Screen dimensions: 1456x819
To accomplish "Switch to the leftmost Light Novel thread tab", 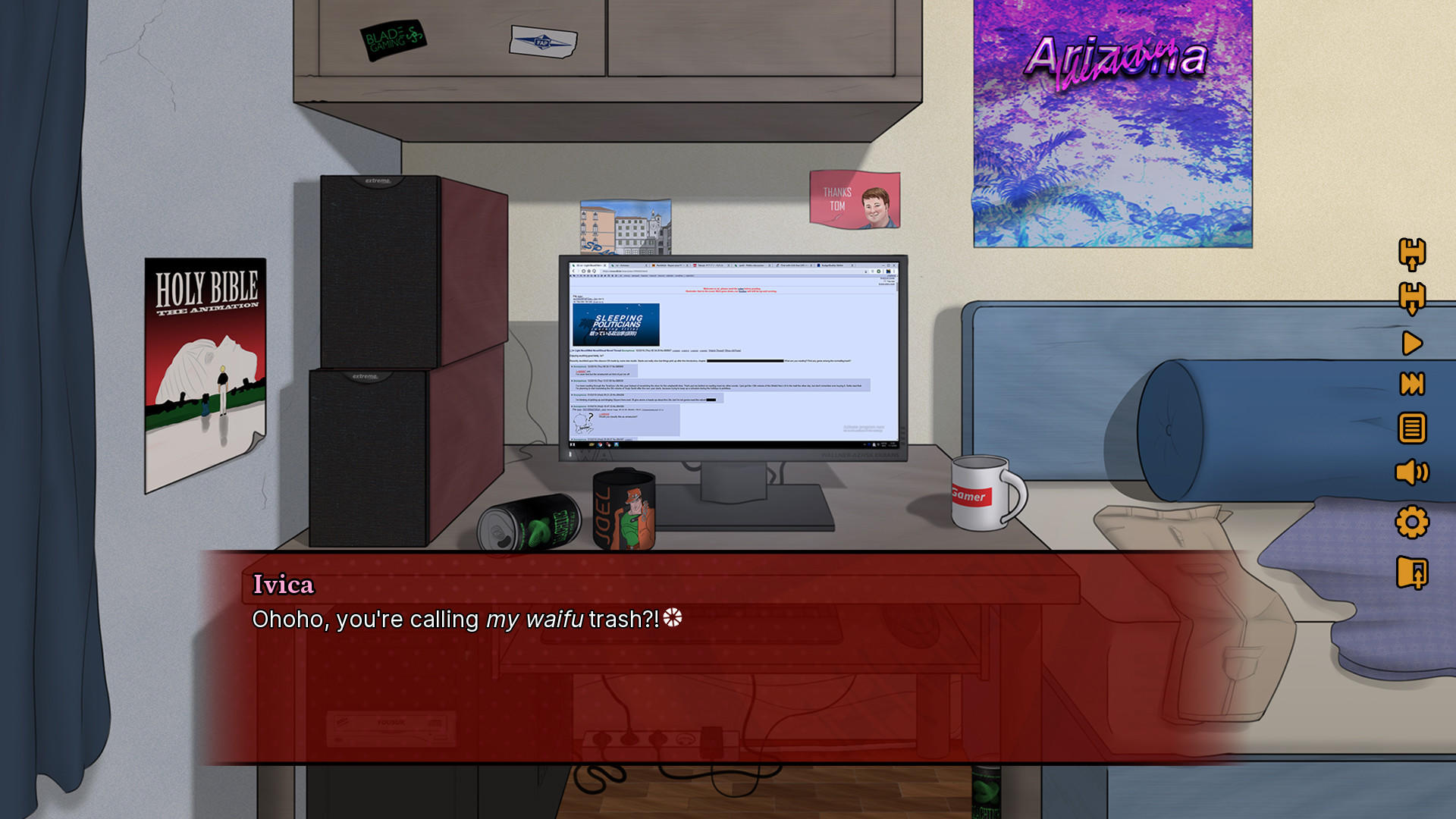I will [x=588, y=265].
